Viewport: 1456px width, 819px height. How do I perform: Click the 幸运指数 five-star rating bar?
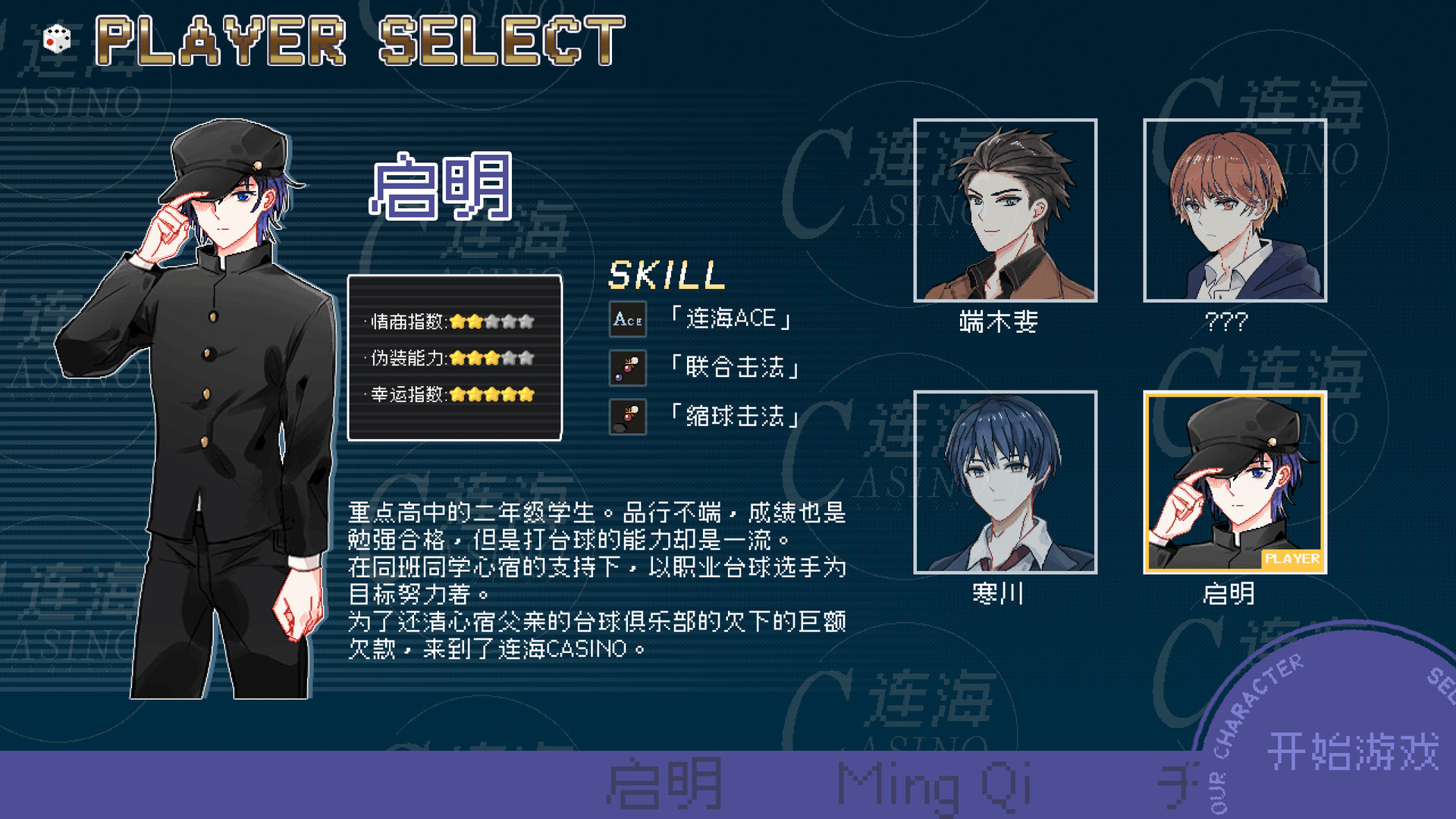(493, 395)
